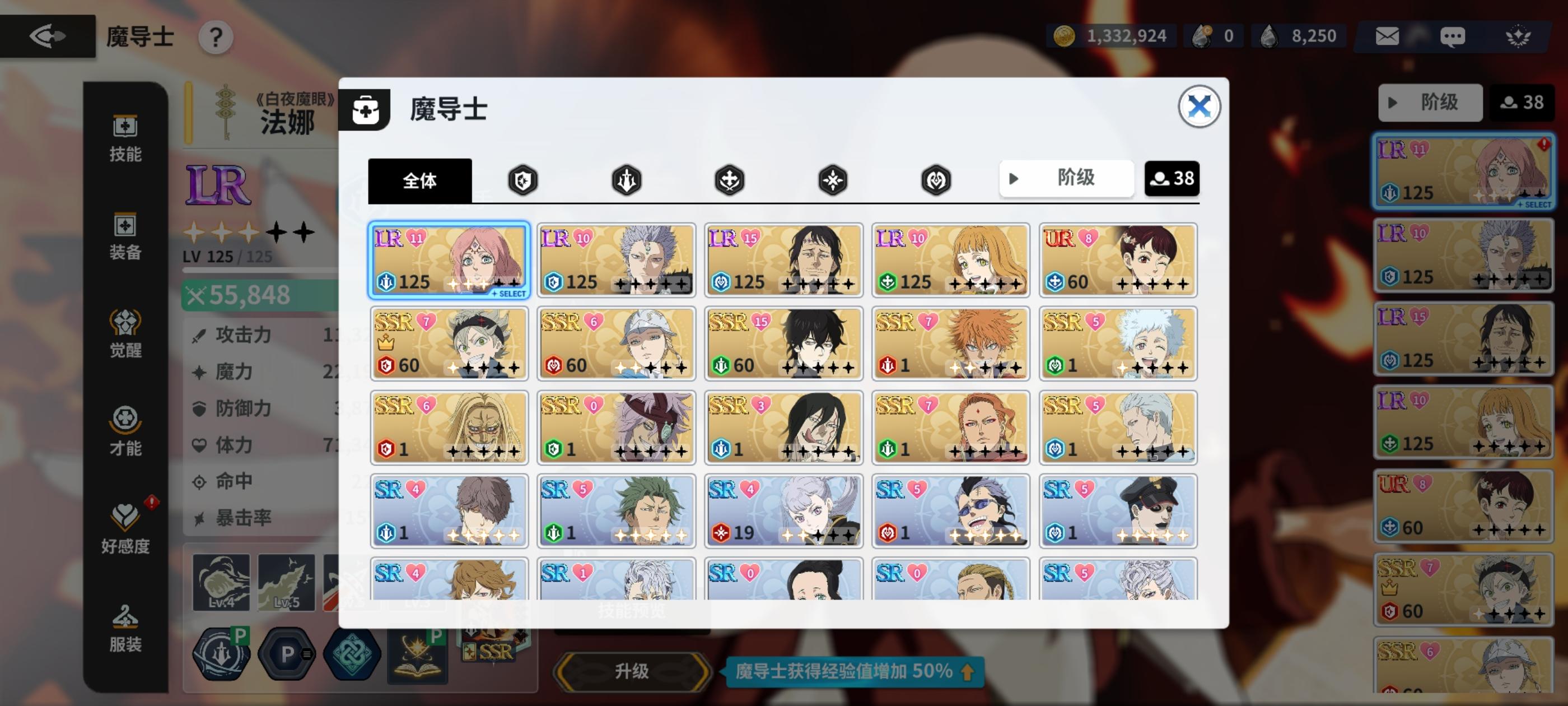
Task: Open the mail inbox at the top right
Action: pyautogui.click(x=1387, y=36)
